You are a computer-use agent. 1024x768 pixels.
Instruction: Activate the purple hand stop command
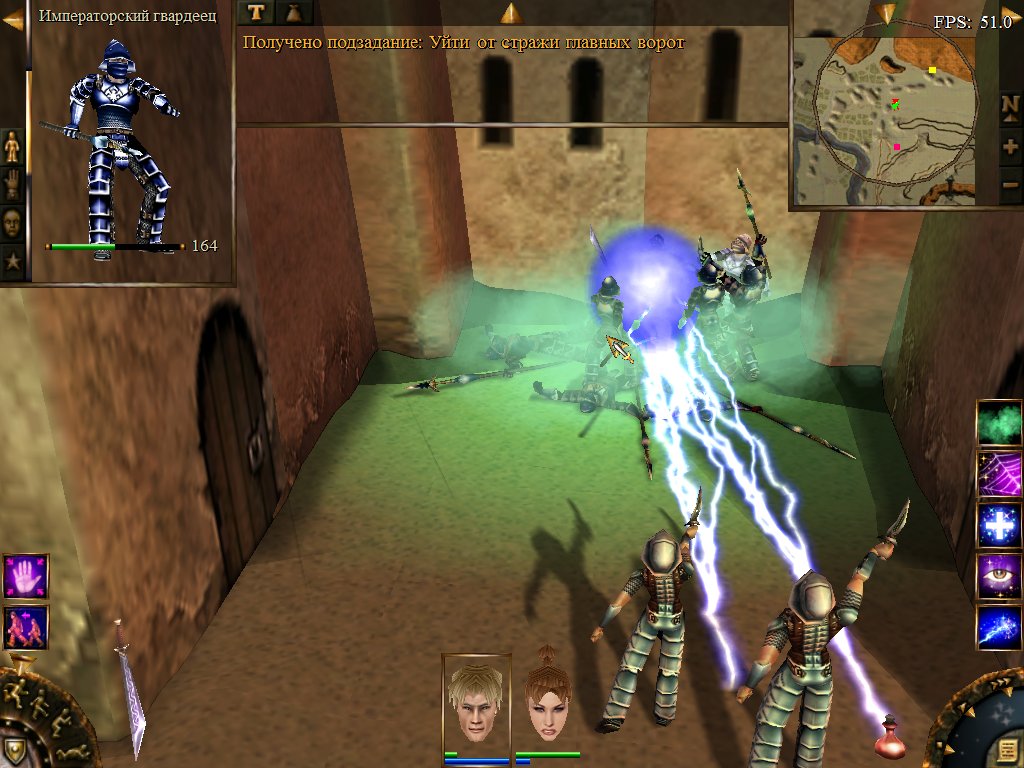[25, 578]
